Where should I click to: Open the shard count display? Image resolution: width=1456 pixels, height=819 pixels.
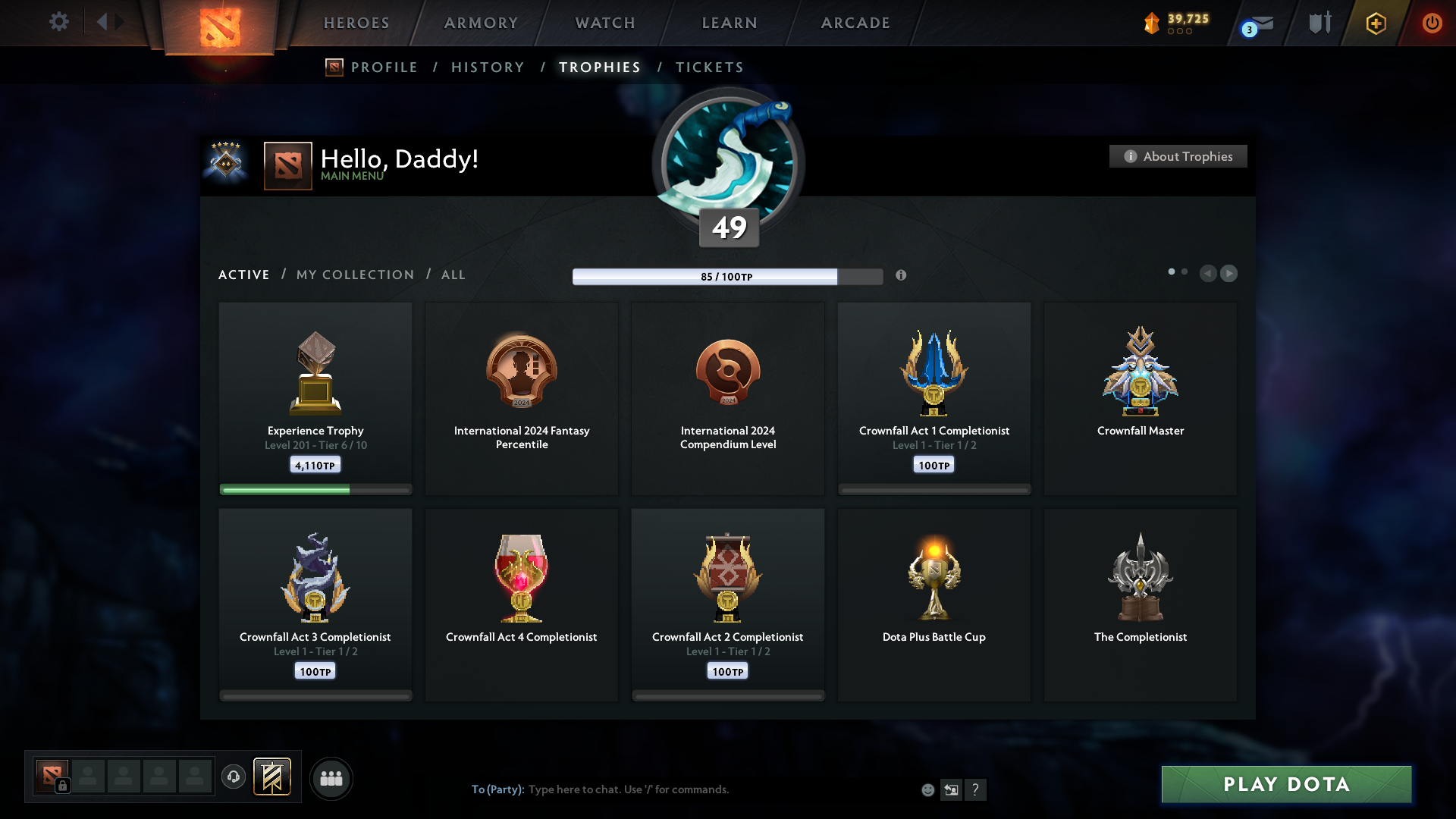coord(1176,23)
